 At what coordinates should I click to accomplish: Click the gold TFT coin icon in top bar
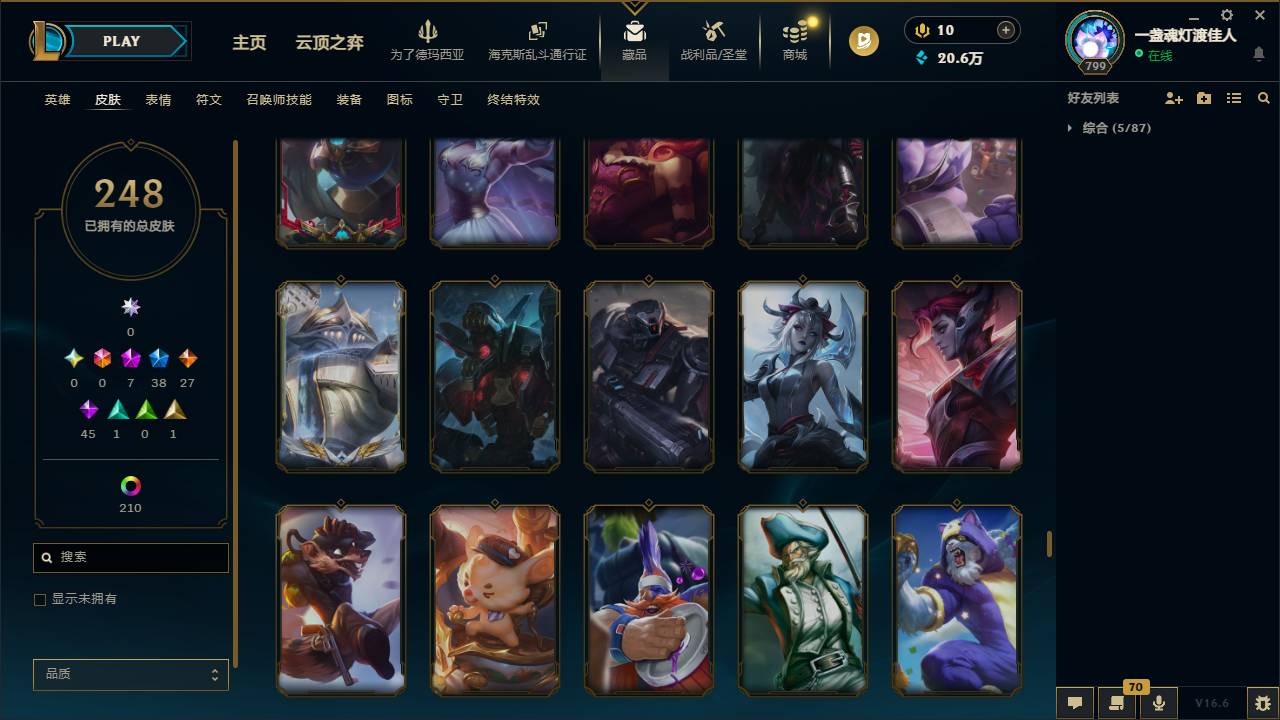862,42
